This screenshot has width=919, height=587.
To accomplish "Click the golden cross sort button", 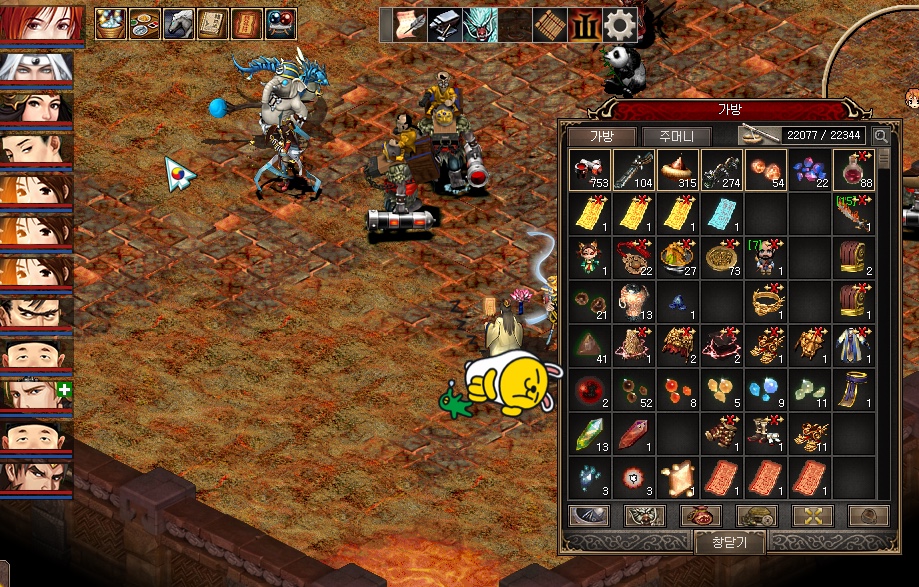I will pyautogui.click(x=812, y=515).
